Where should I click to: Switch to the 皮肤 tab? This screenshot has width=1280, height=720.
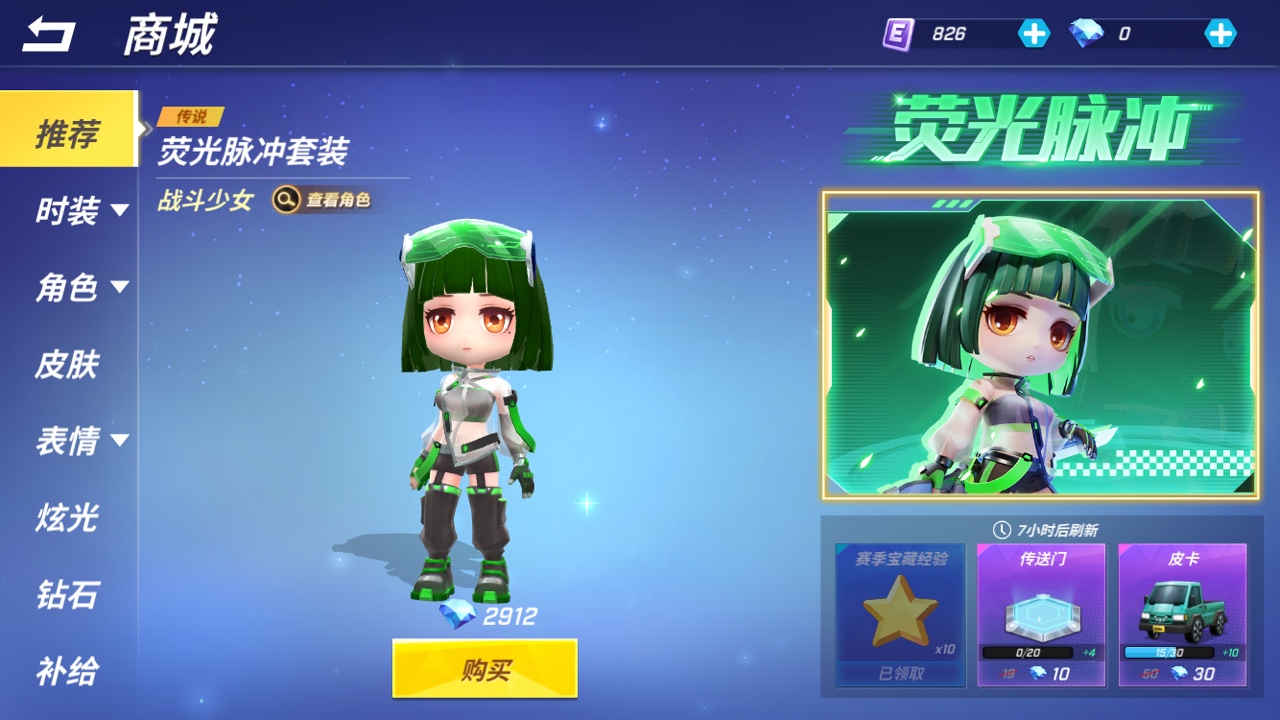(67, 364)
